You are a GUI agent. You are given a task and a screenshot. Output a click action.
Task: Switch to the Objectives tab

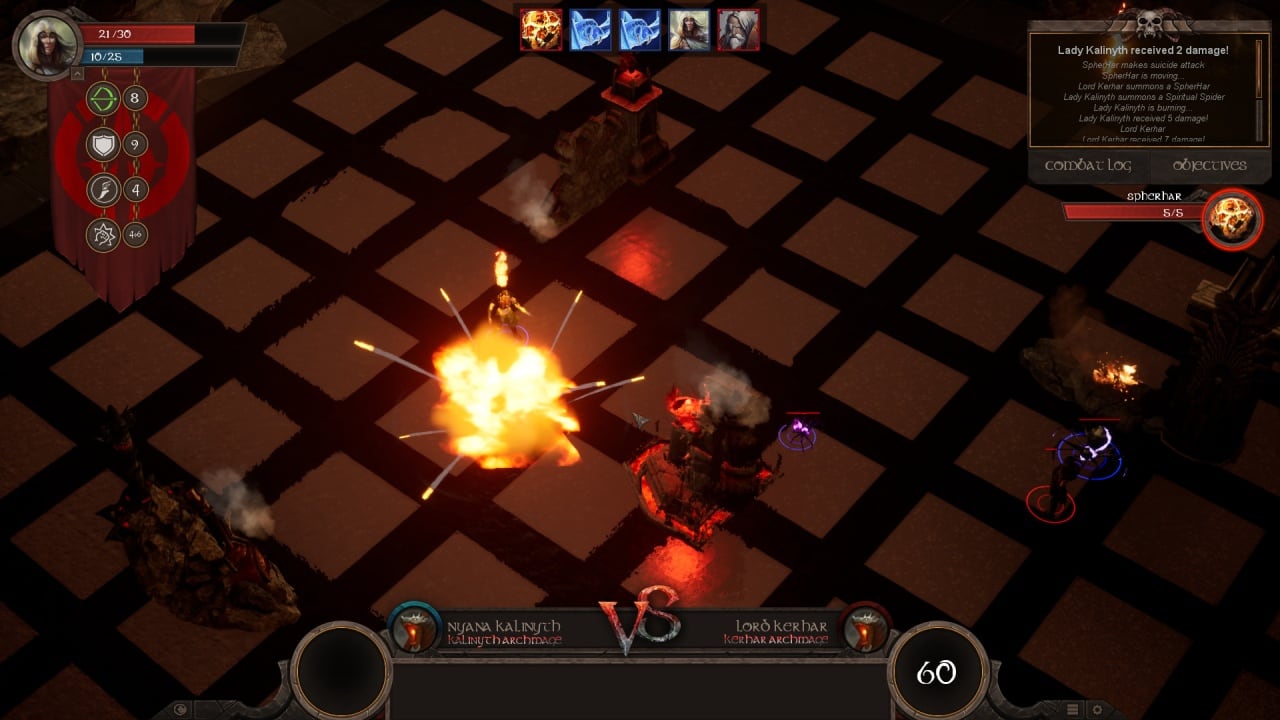tap(1209, 165)
